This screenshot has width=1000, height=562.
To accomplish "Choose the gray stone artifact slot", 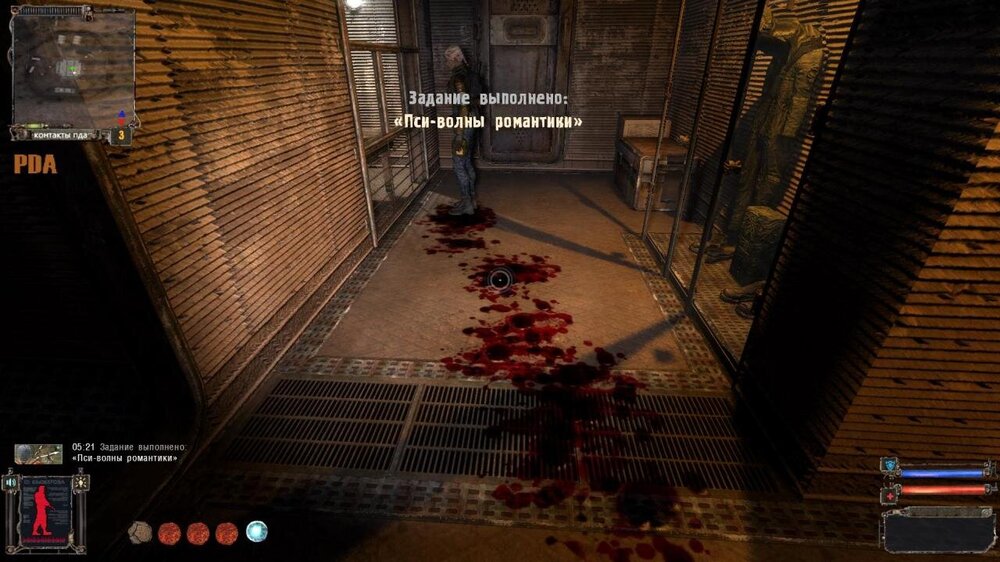I will [x=140, y=532].
